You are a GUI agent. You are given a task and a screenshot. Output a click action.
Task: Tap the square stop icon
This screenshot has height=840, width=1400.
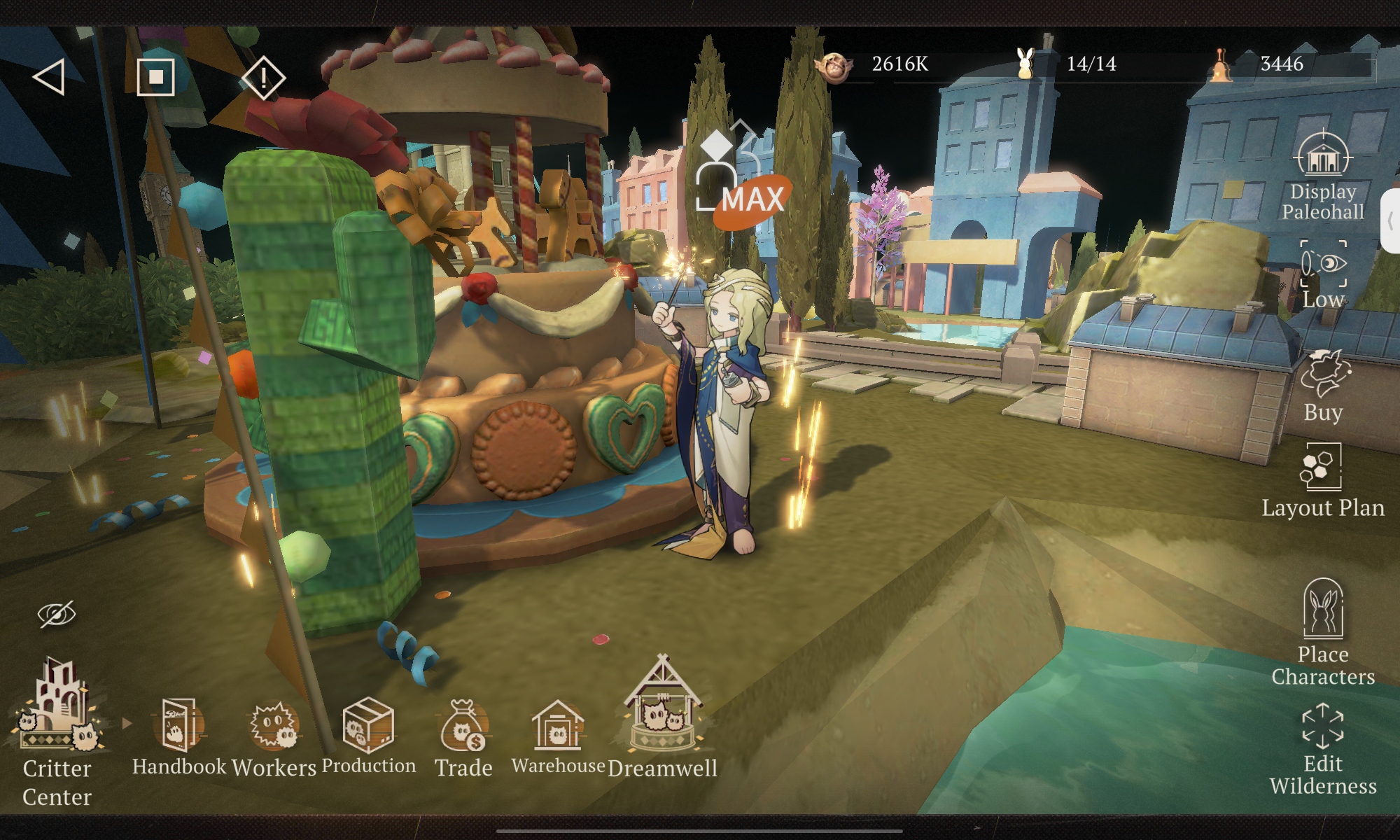(x=155, y=76)
